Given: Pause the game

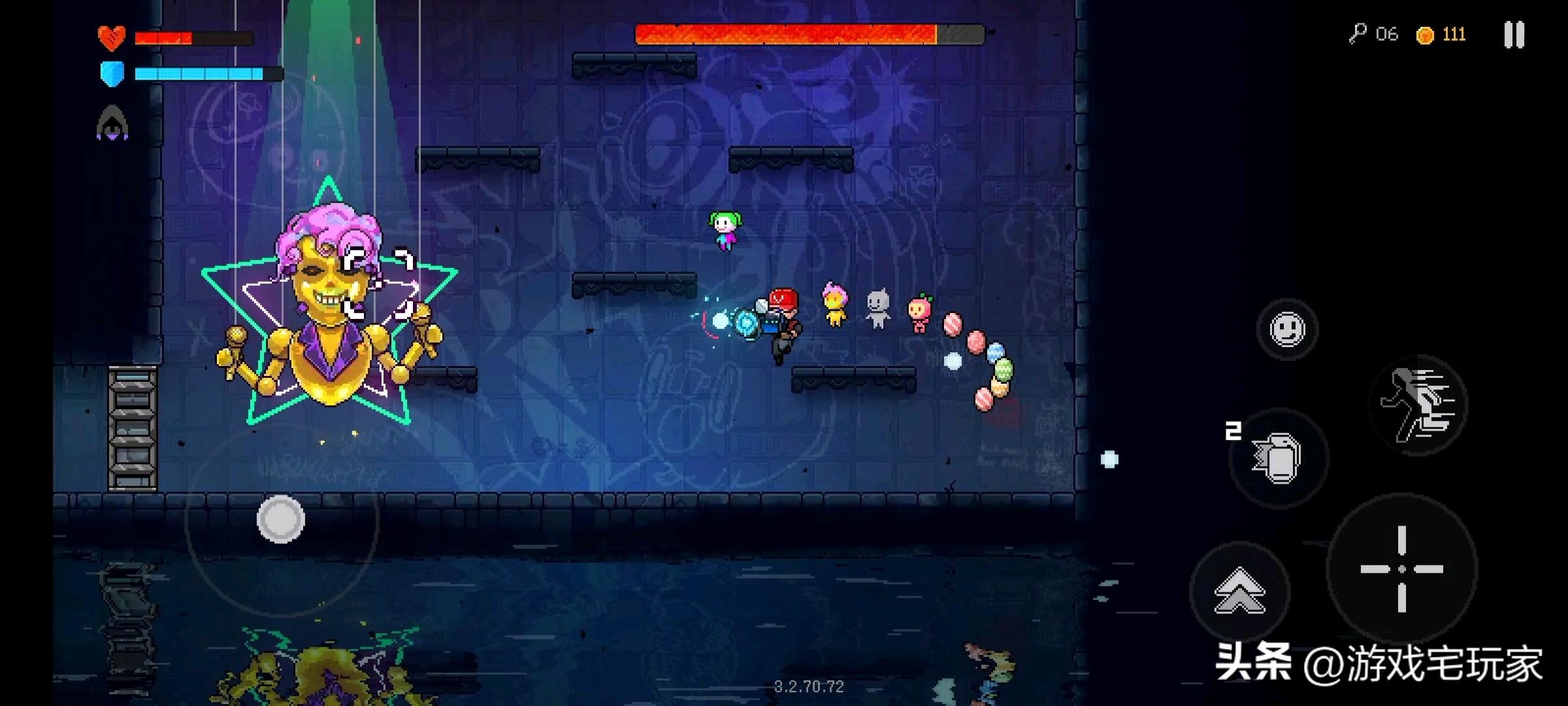Looking at the screenshot, I should point(1513,35).
